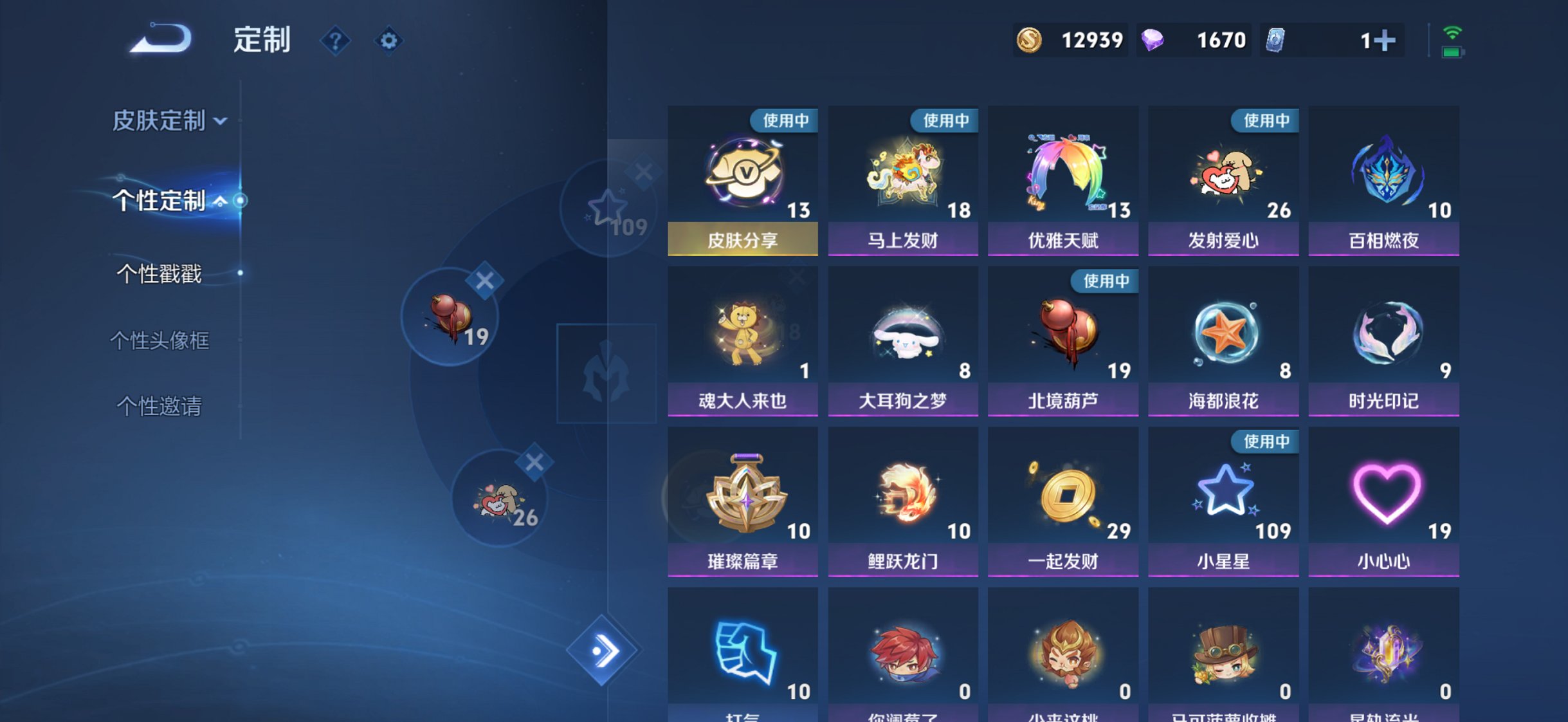Open the help question mark icon
The height and width of the screenshot is (722, 1568).
pyautogui.click(x=335, y=41)
